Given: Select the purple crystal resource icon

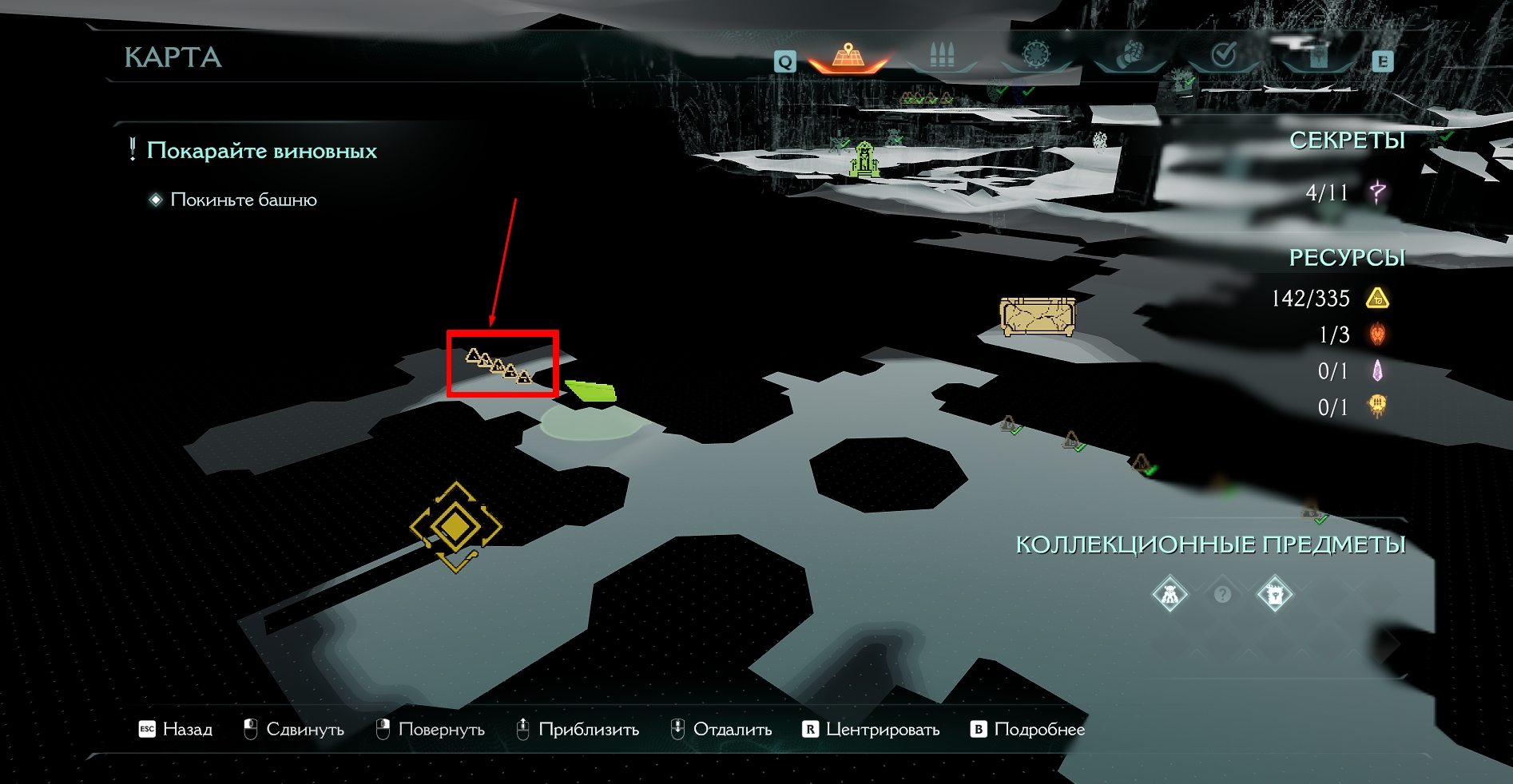Looking at the screenshot, I should pos(1378,371).
